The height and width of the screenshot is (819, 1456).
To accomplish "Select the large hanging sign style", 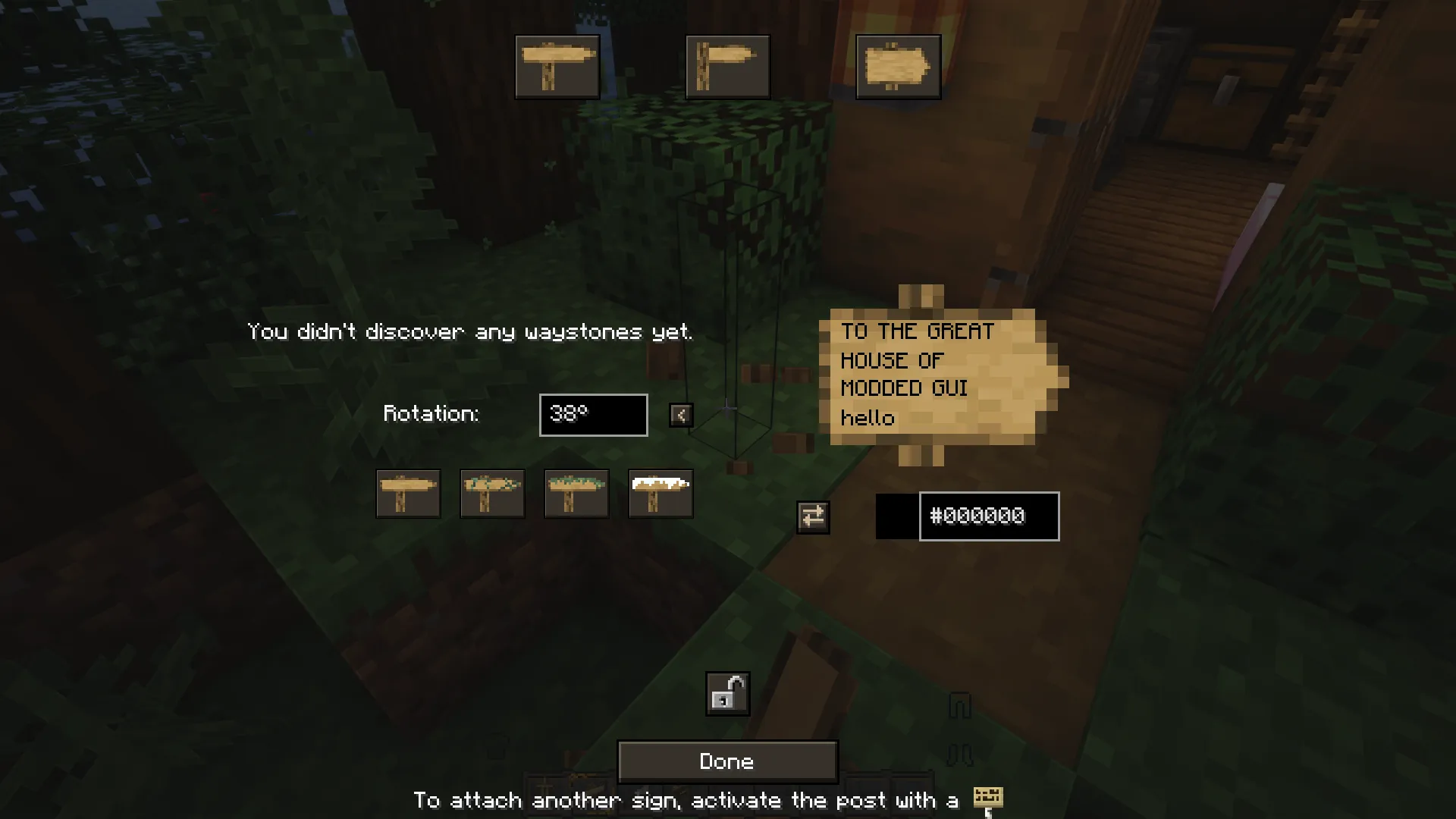I will [x=898, y=65].
